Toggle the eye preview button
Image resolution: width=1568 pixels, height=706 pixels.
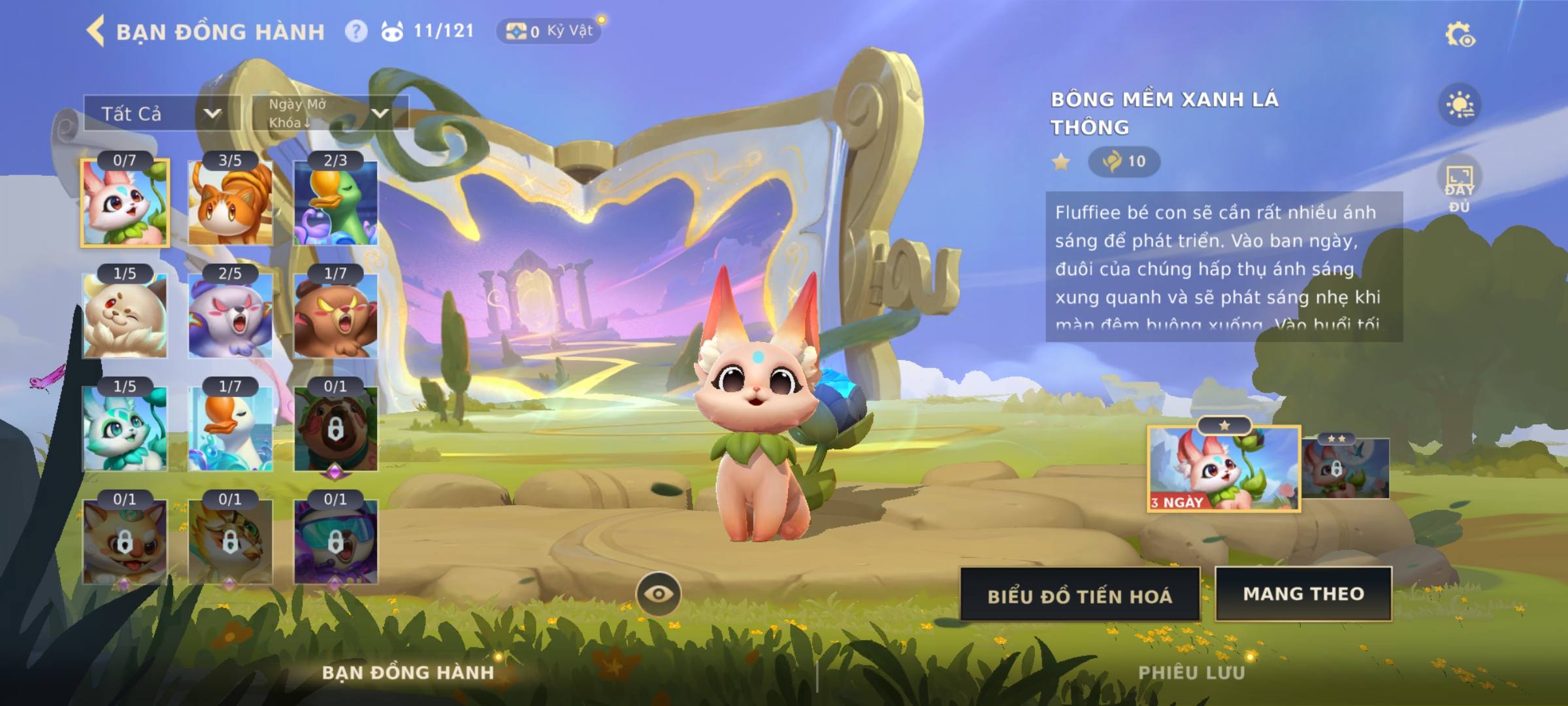coord(659,594)
